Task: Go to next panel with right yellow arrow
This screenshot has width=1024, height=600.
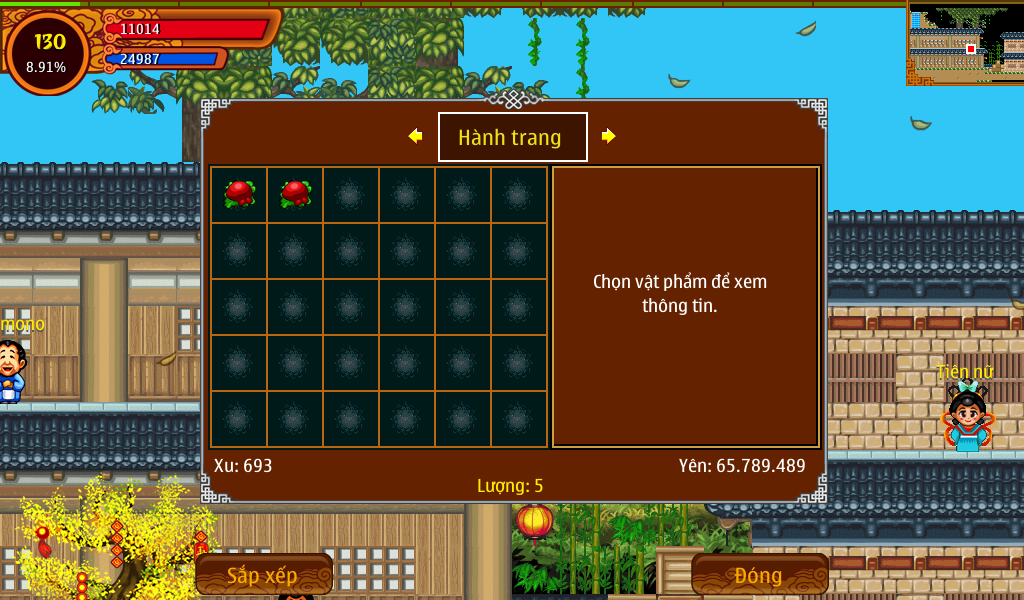Action: (608, 136)
